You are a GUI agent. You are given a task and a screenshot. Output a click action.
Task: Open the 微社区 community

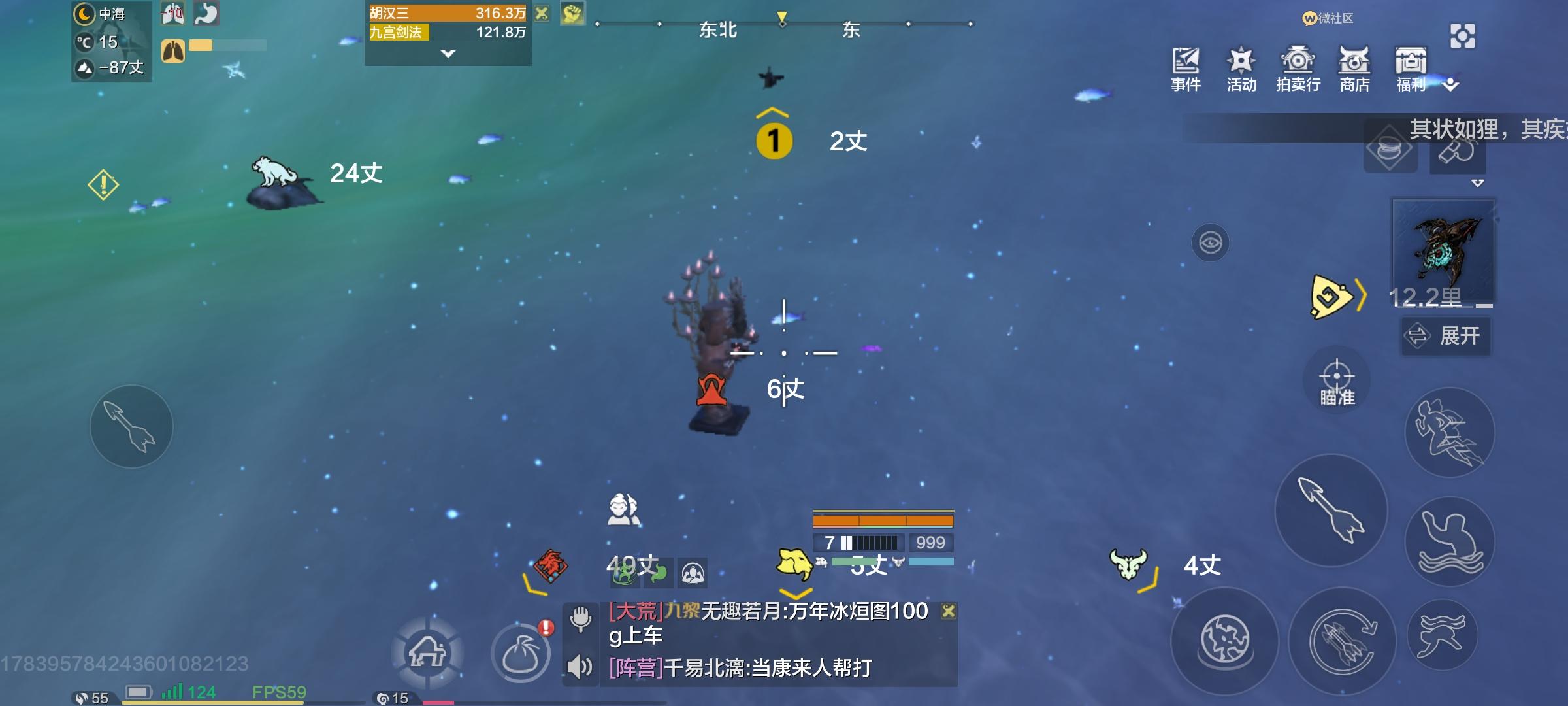coord(1328,20)
